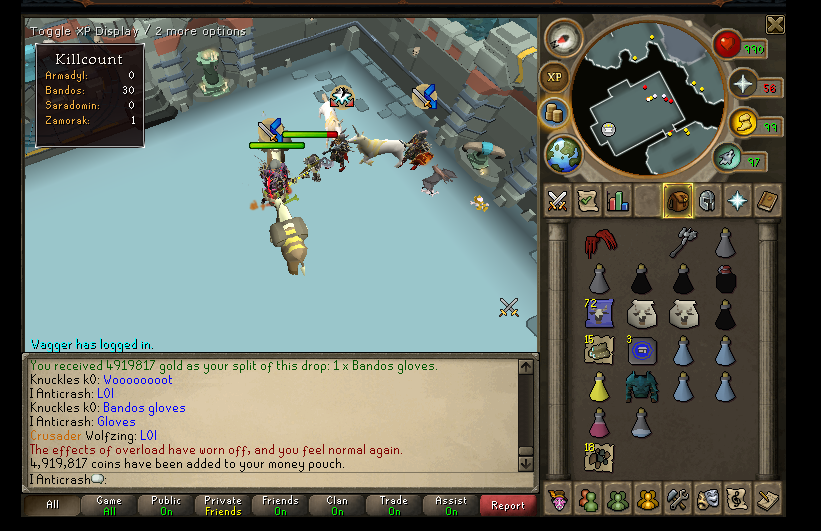Close the interface with the X button
Screen dimensions: 821x531
point(775,25)
